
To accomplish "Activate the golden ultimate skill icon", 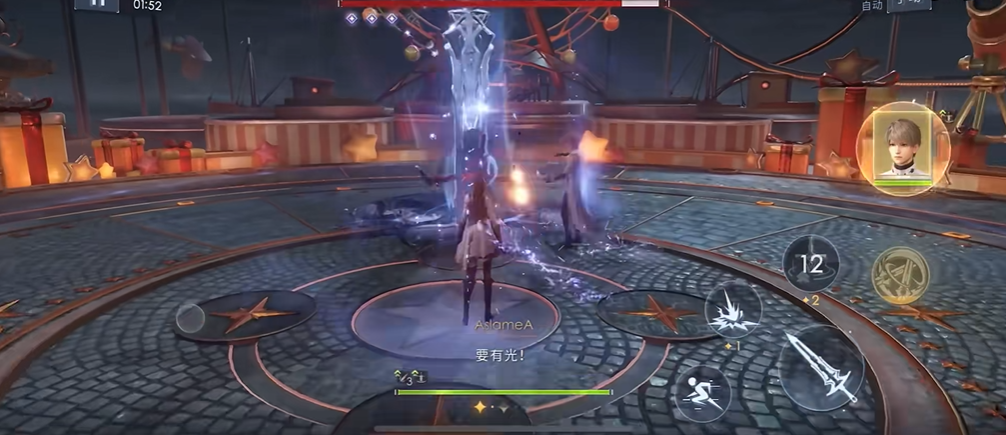I will click(x=900, y=275).
